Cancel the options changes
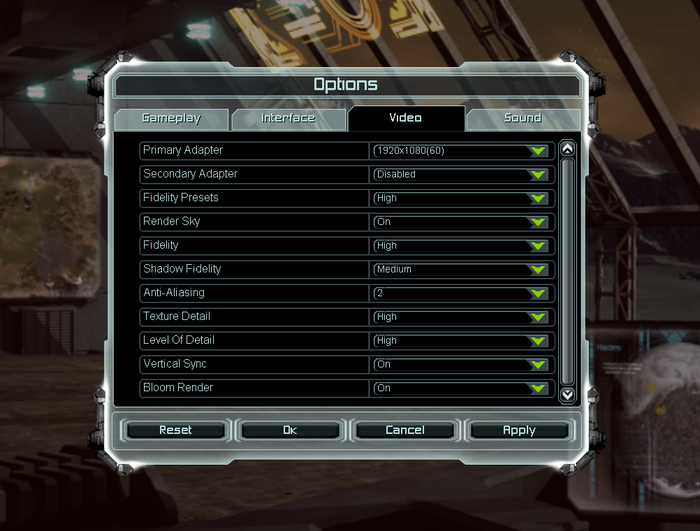Viewport: 700px width, 531px height. (405, 430)
